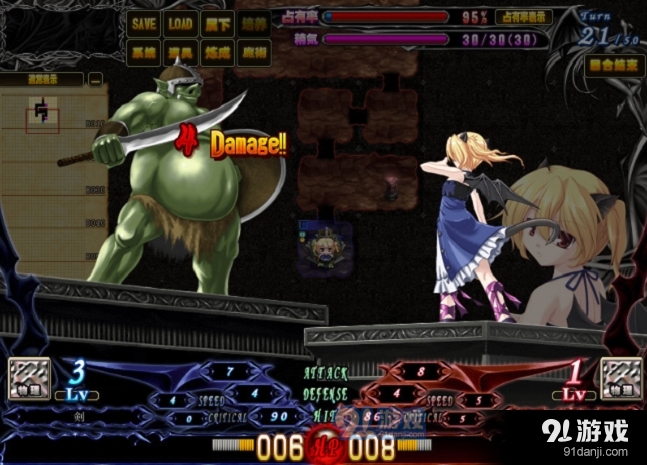This screenshot has height=465, width=647.
Task: Click the SAVE button
Action: (x=144, y=23)
